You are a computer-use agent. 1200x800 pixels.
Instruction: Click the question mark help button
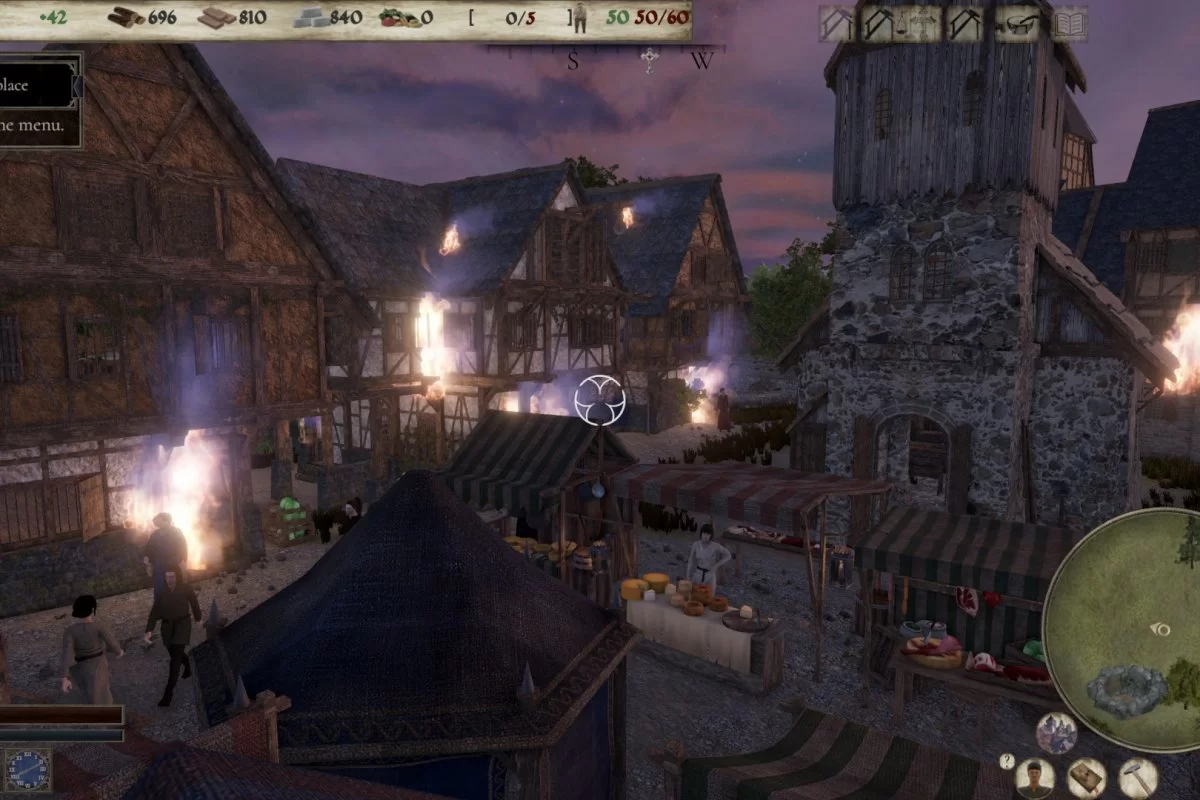point(1007,761)
